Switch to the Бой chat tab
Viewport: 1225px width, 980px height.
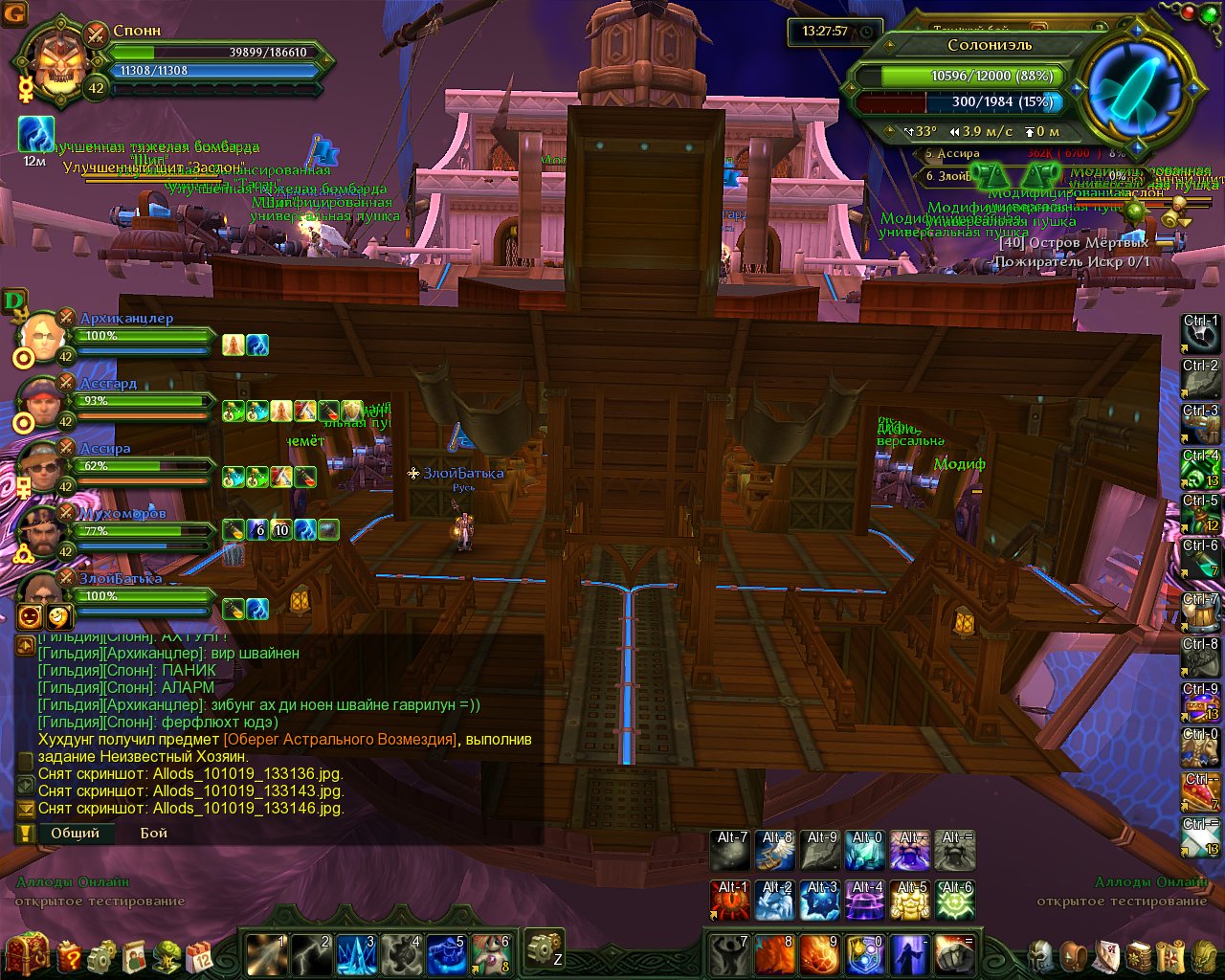click(x=153, y=833)
